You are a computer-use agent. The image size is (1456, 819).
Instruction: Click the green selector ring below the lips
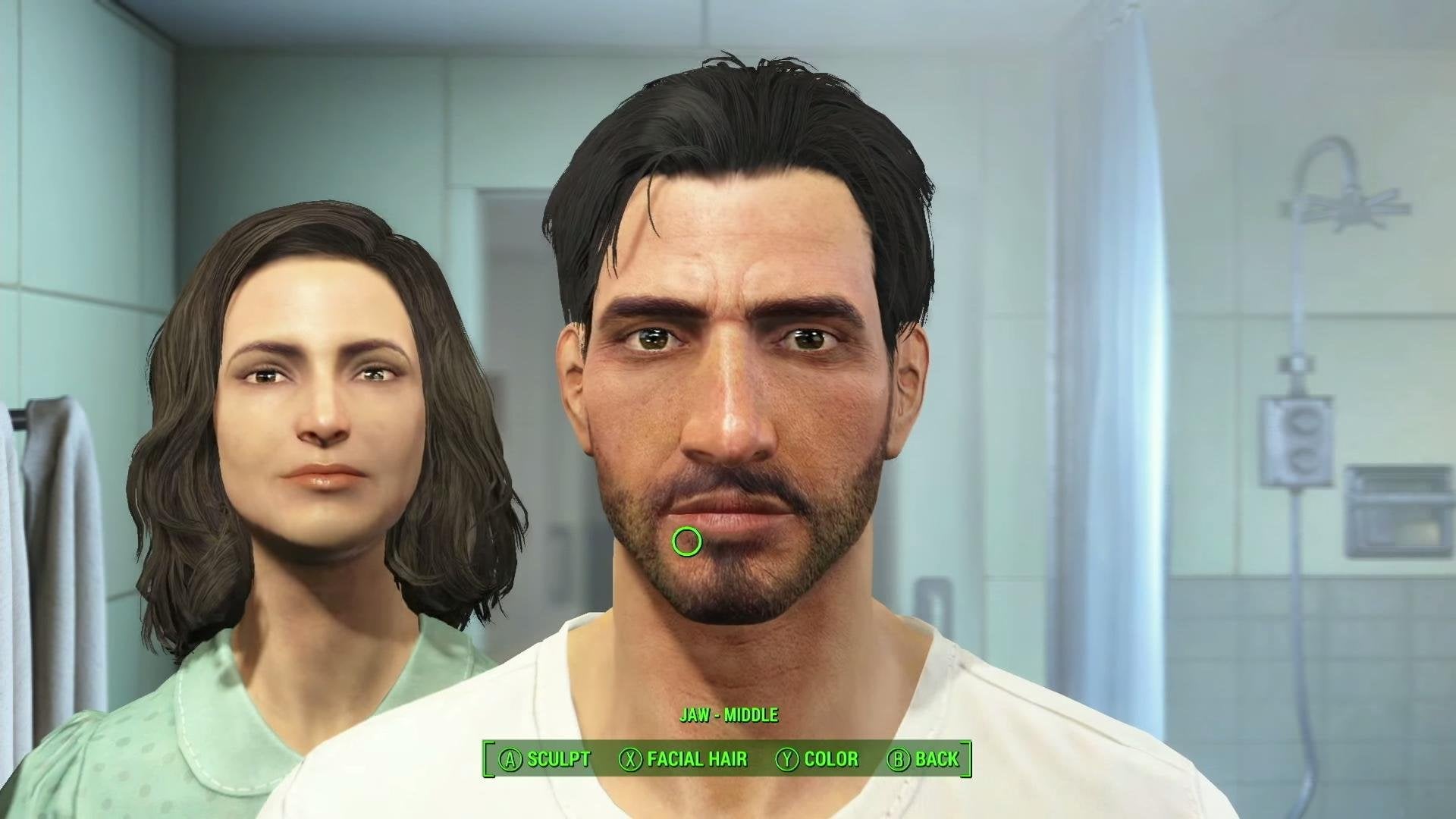(686, 540)
